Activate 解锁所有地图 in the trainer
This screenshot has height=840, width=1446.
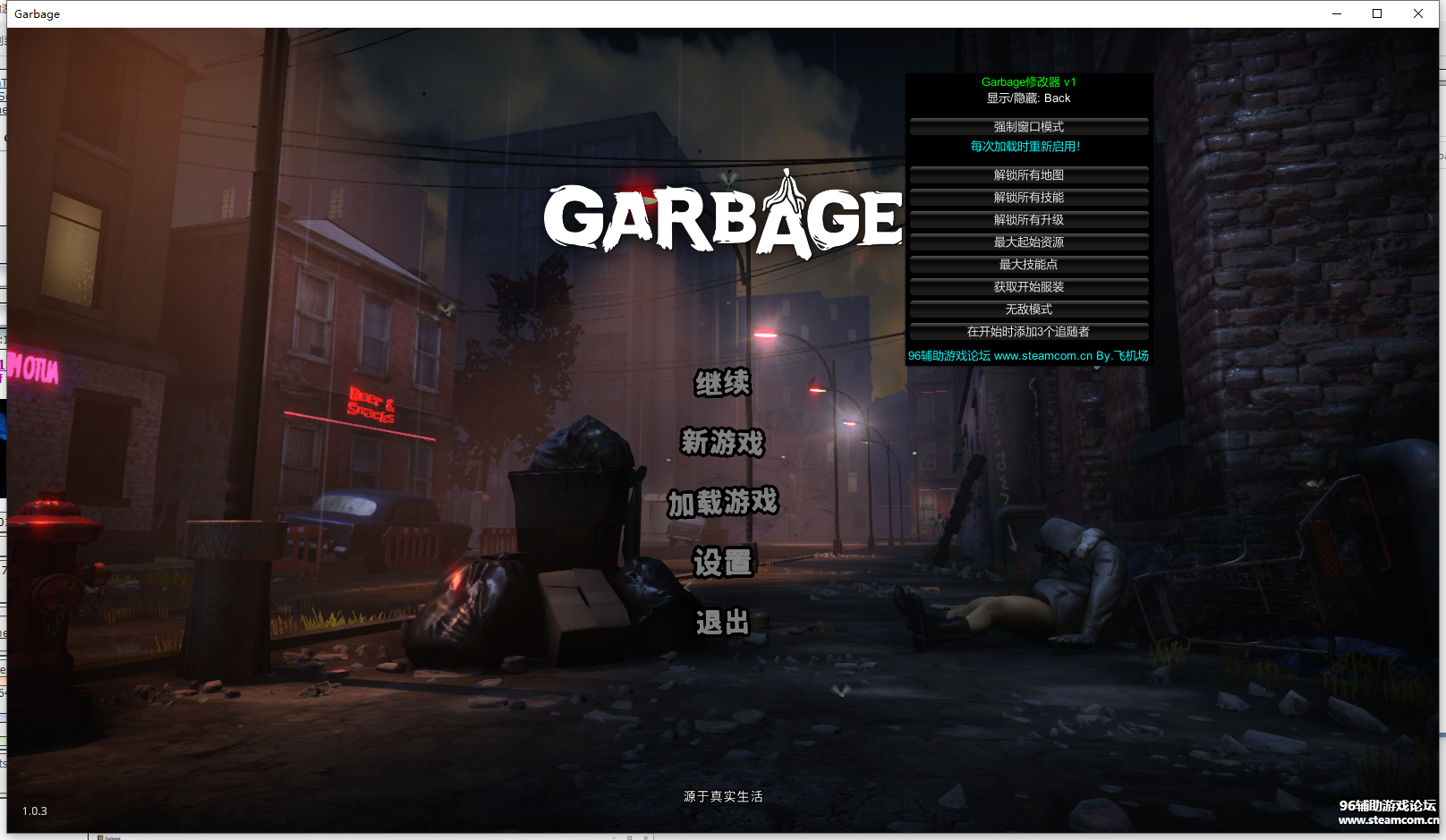1029,175
